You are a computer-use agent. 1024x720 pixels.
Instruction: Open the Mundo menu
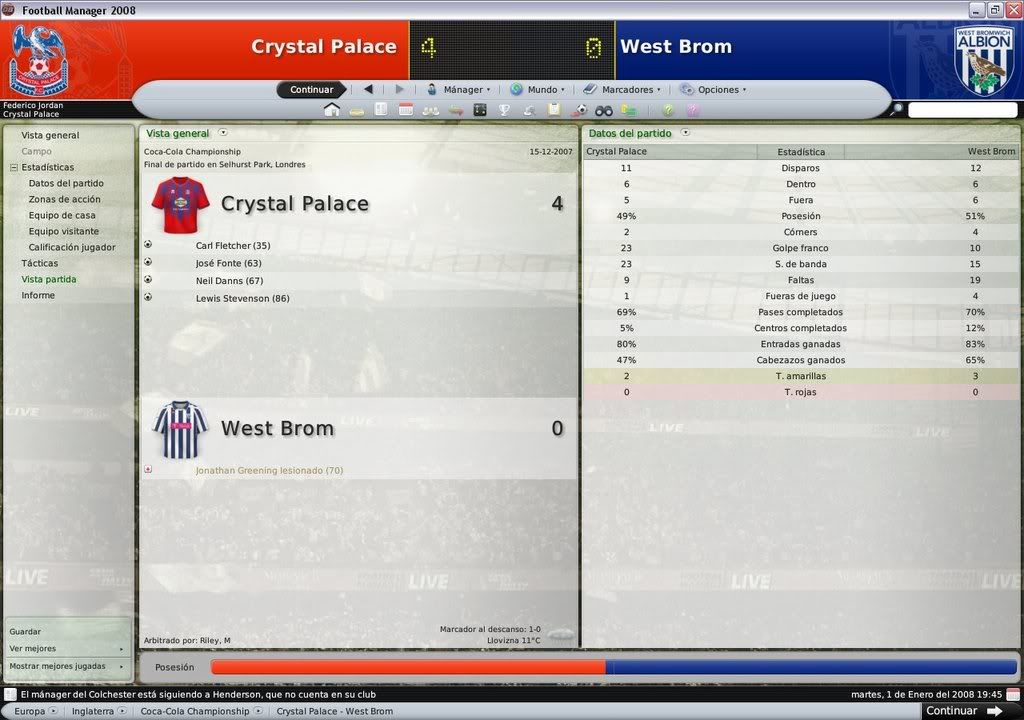click(538, 90)
